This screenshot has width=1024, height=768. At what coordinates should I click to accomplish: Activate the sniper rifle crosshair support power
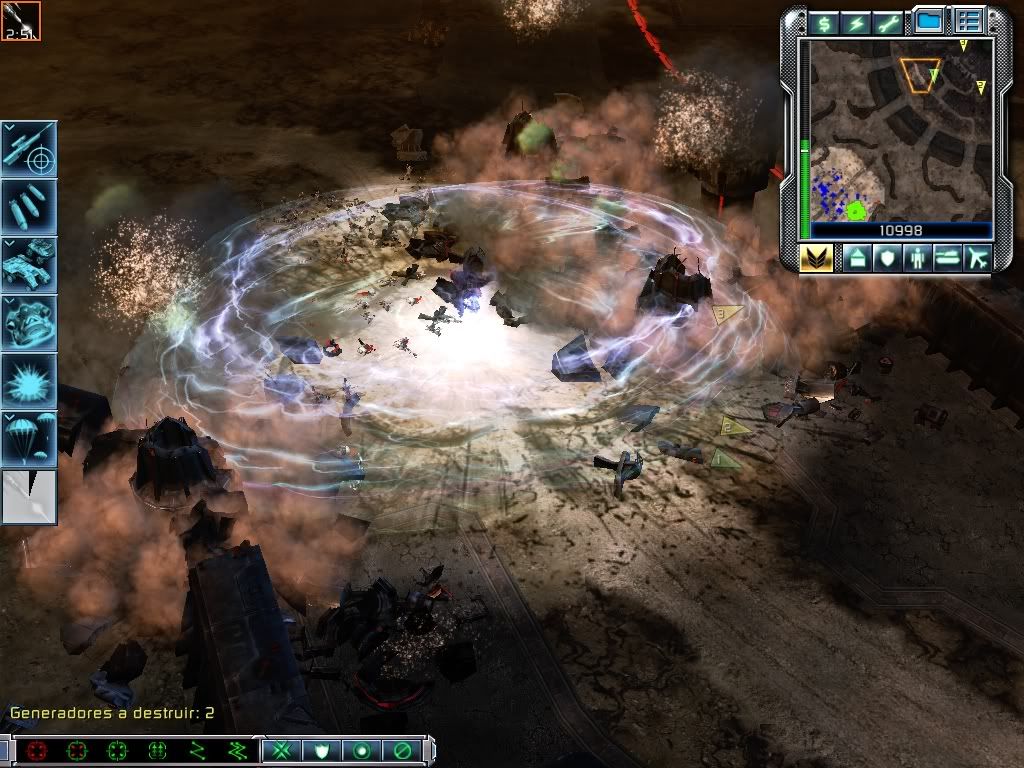coord(29,148)
